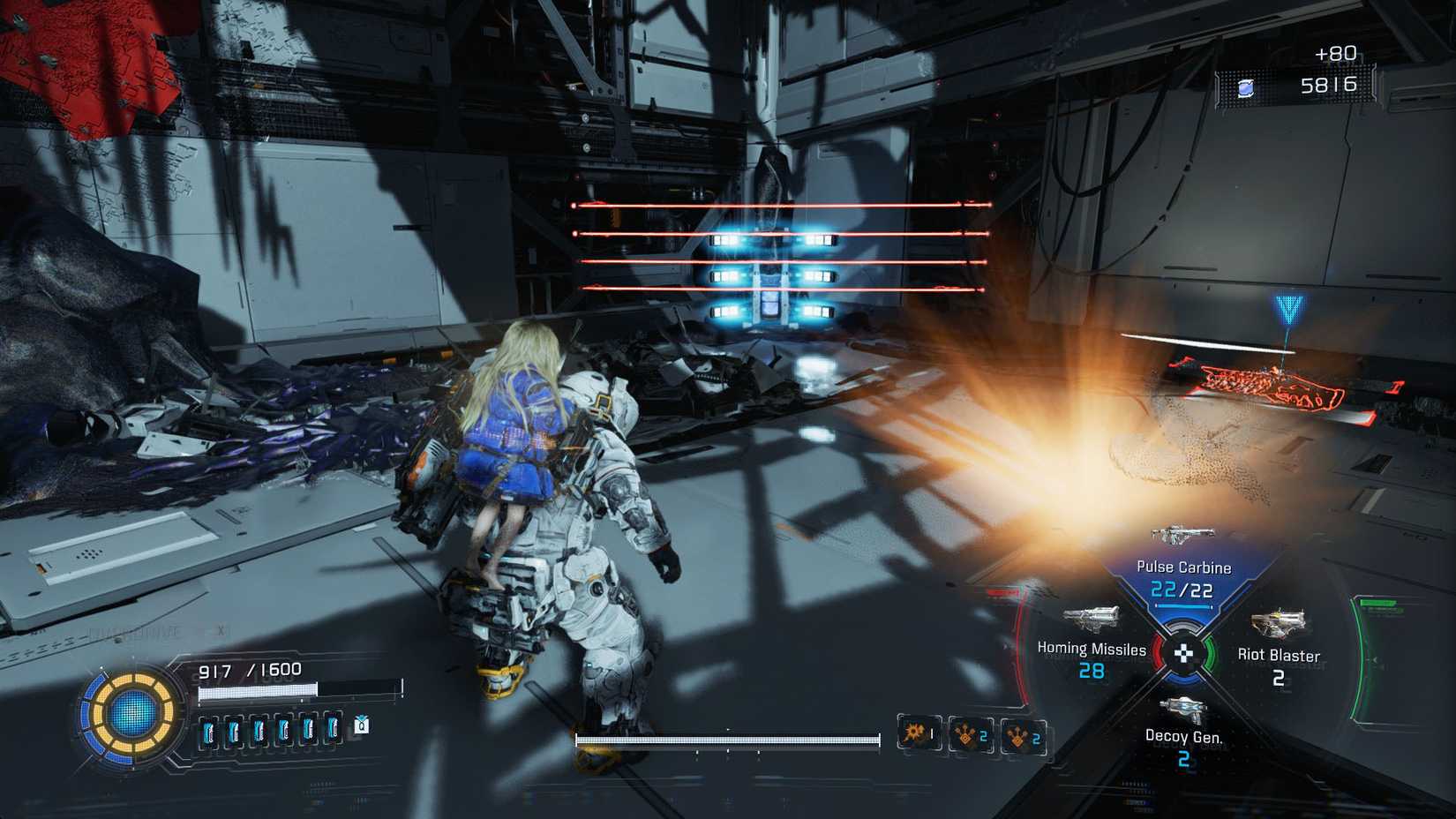Screen dimensions: 1456x819
Task: Toggle the last battery injectable slot
Action: pos(334,730)
